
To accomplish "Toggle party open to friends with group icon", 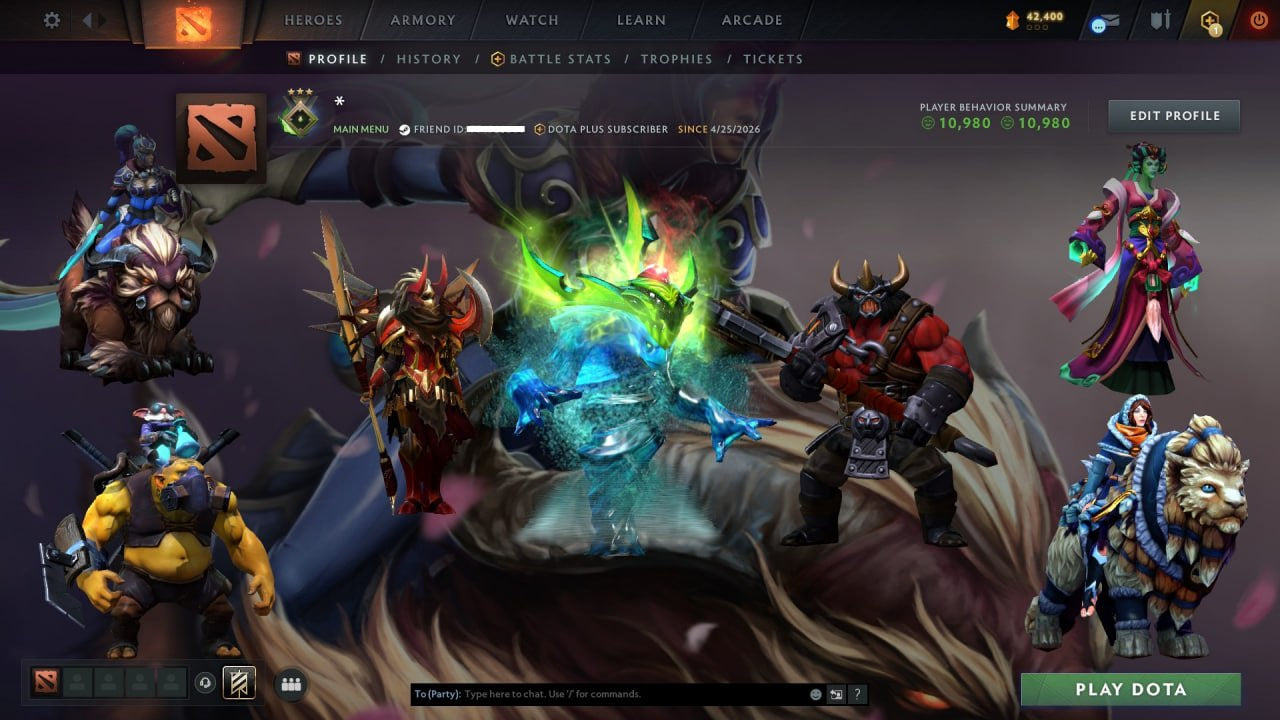I will pos(289,682).
